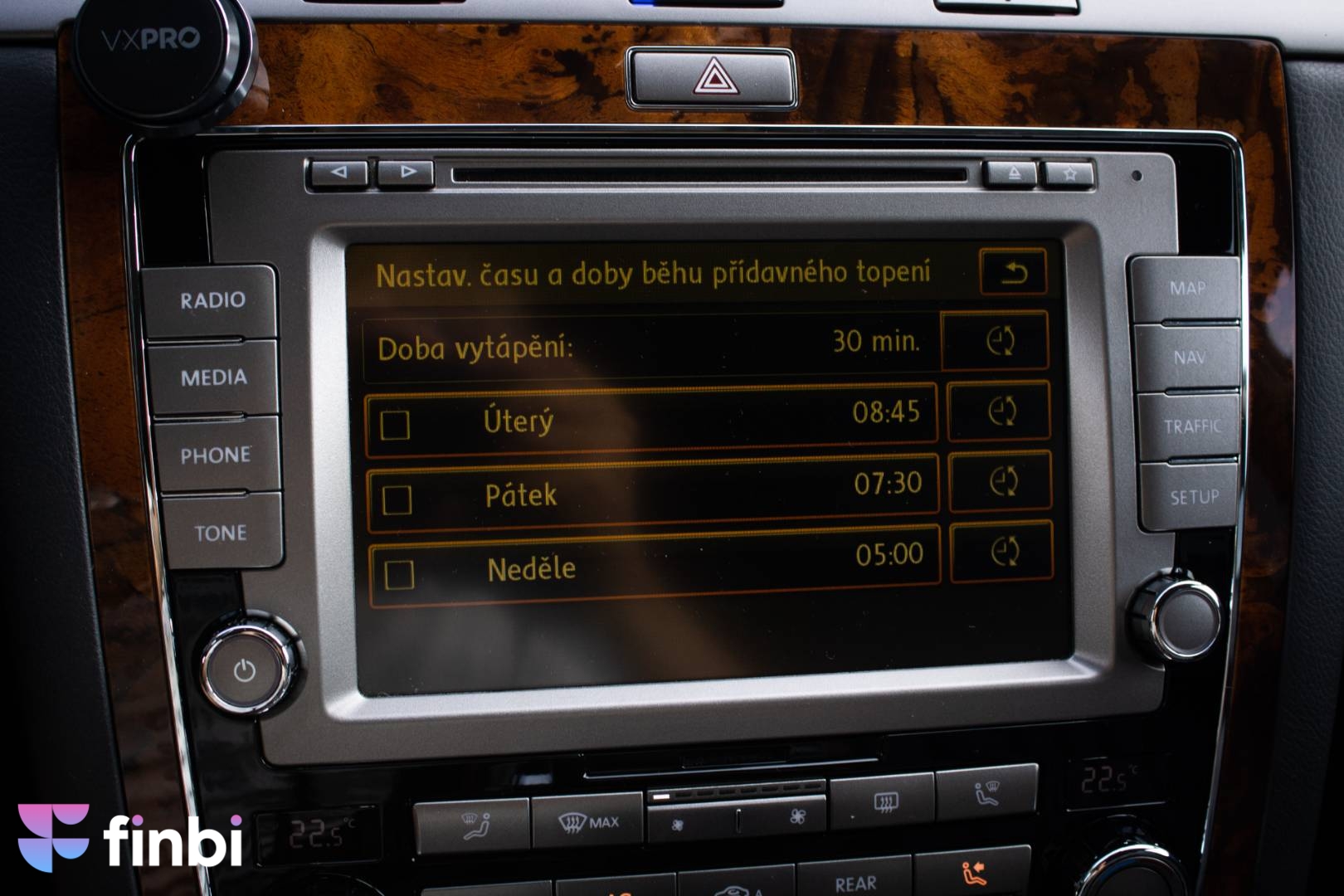1344x896 pixels.
Task: Go back using the return arrow button
Action: pos(1013,272)
